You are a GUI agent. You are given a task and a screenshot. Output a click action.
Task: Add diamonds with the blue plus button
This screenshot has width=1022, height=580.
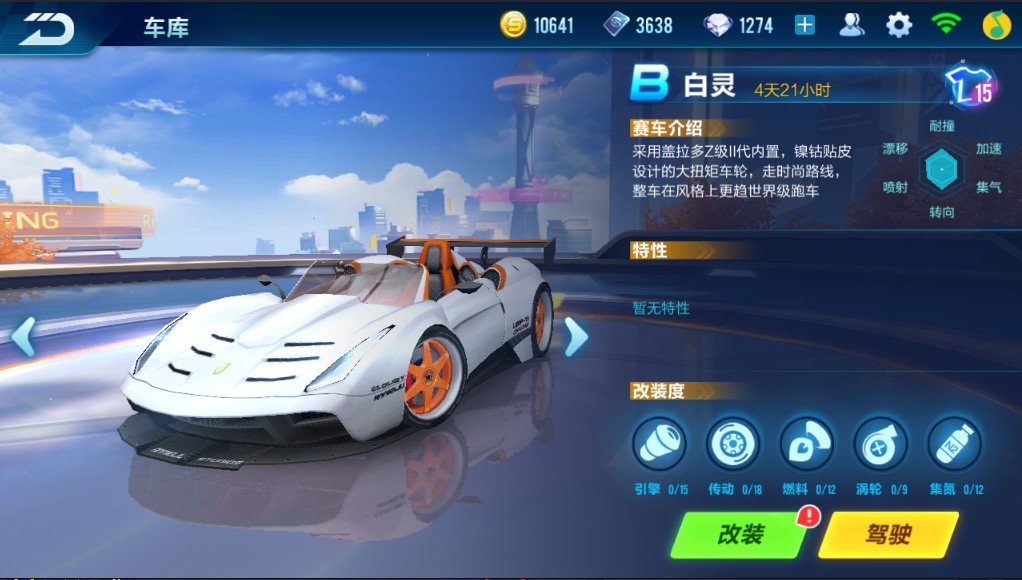(805, 25)
